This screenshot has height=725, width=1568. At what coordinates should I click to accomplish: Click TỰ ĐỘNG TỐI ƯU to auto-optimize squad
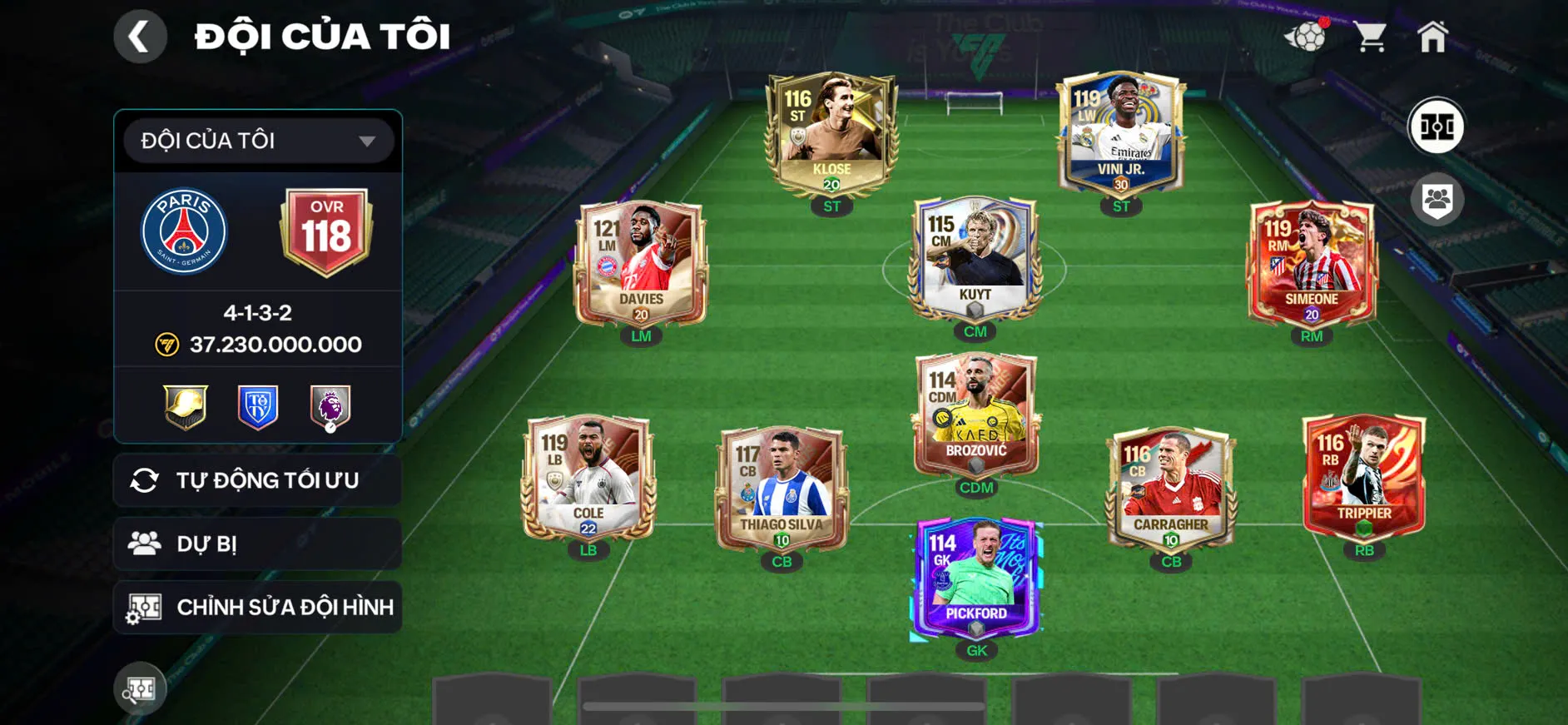(x=256, y=479)
